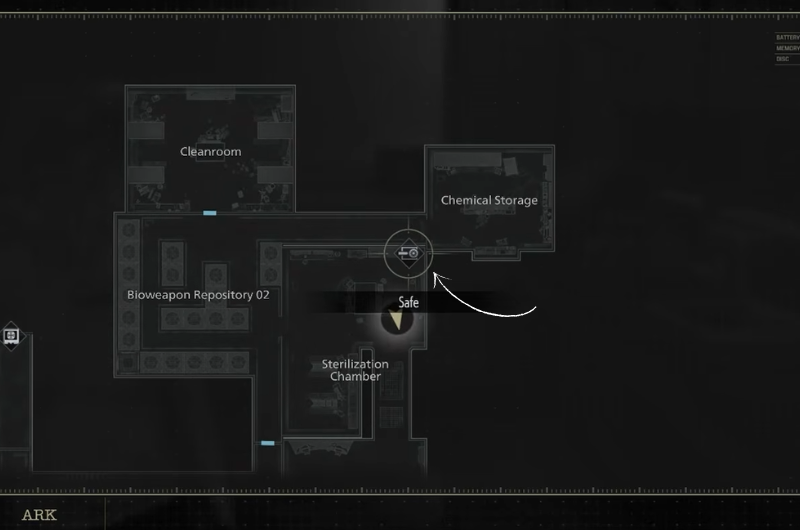800x530 pixels.
Task: Click the square map marker at the left edge
Action: point(11,336)
